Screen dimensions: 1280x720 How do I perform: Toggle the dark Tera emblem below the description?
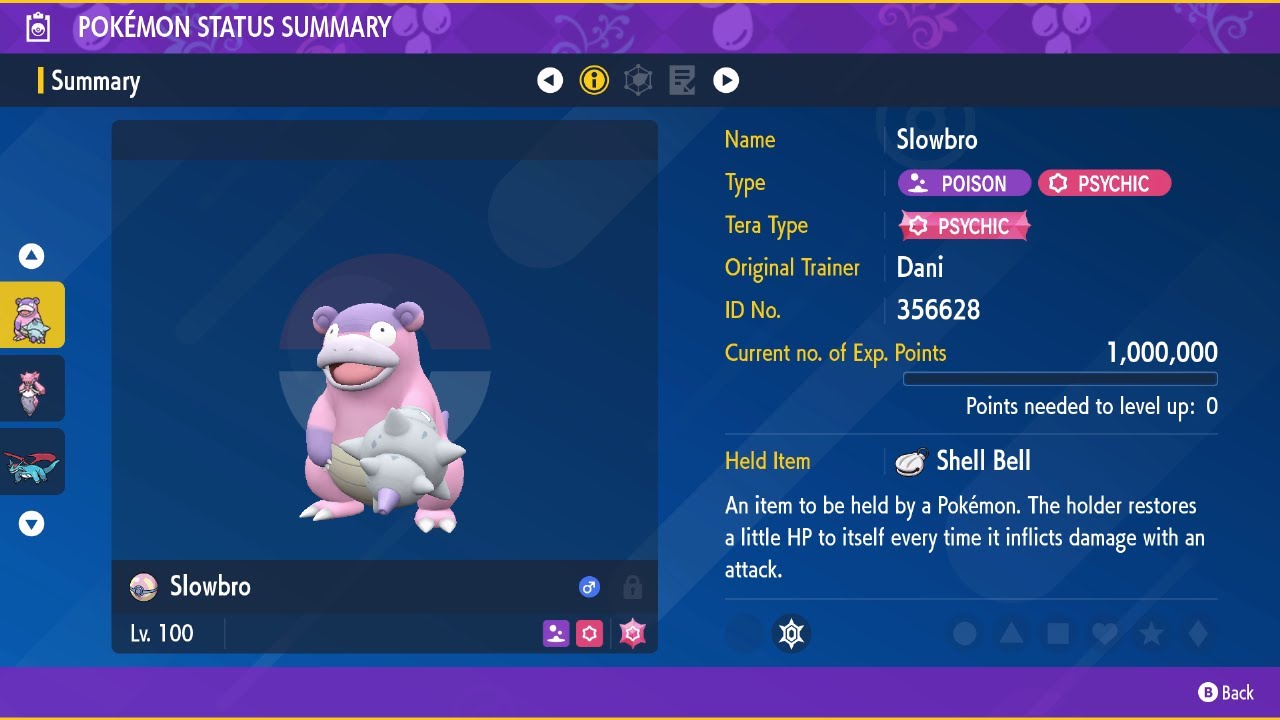point(791,633)
